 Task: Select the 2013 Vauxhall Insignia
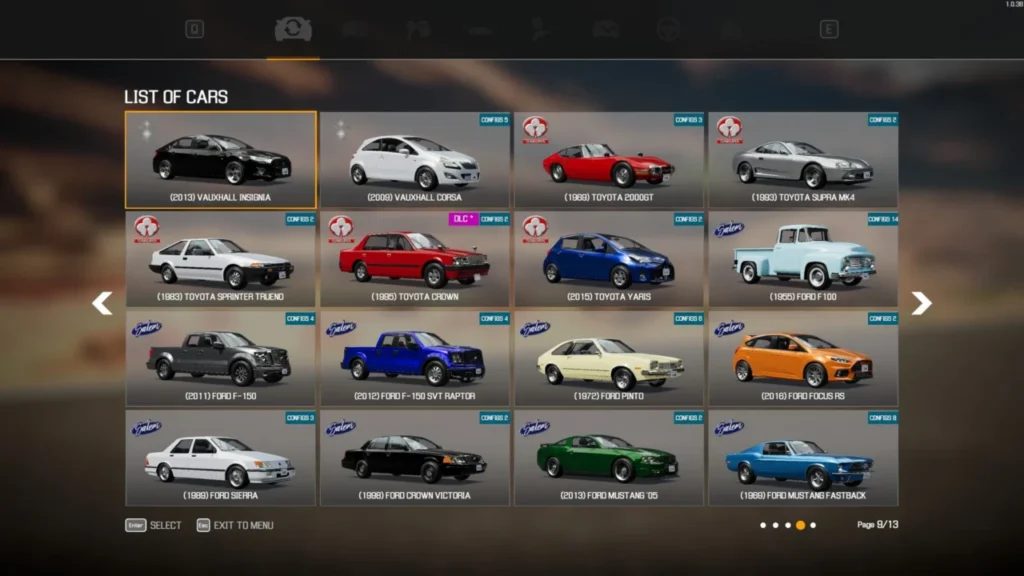pos(220,160)
